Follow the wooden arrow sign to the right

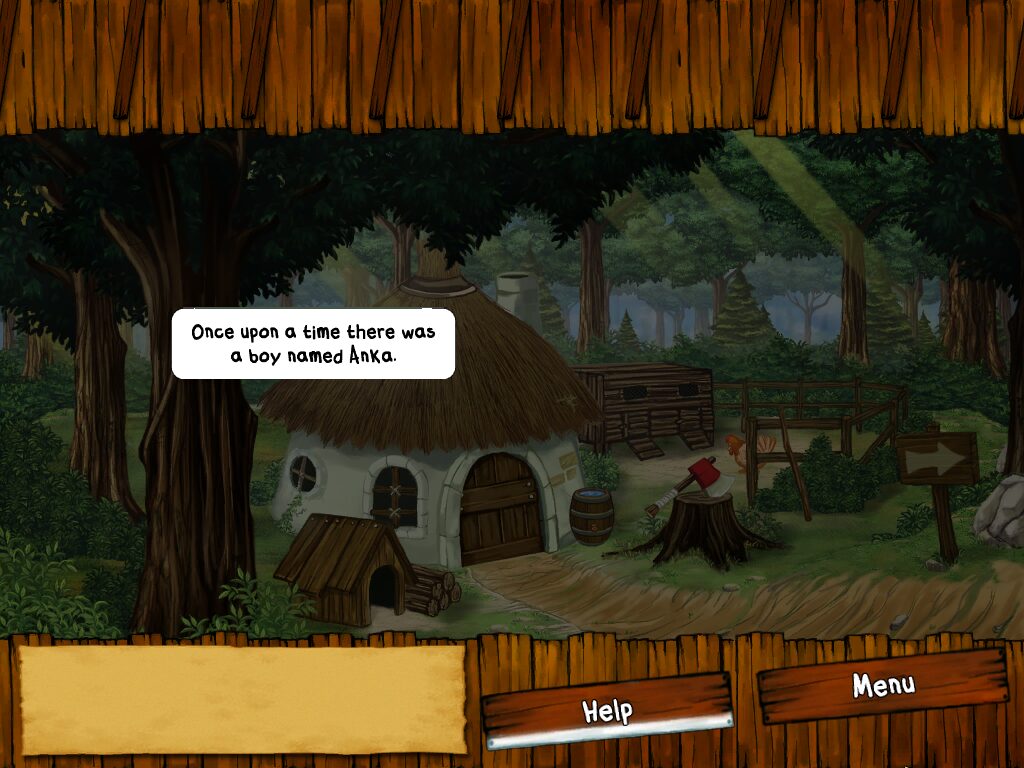(x=937, y=459)
